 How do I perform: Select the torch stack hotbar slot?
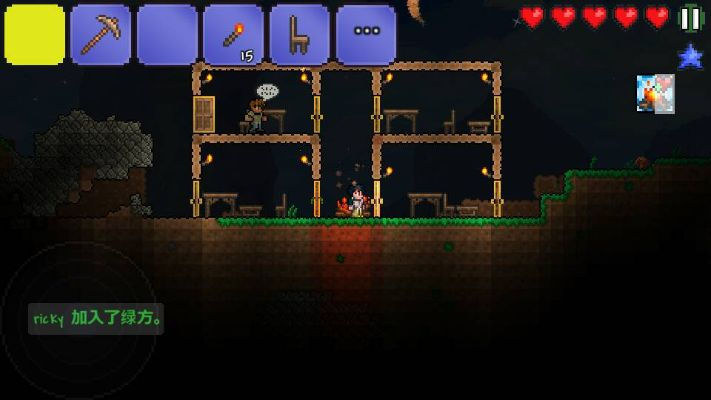[233, 35]
